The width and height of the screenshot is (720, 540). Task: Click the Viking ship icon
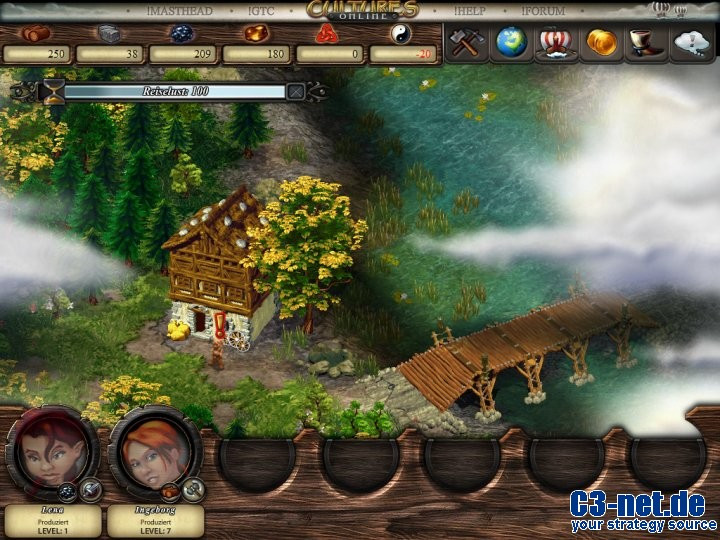pyautogui.click(x=557, y=43)
